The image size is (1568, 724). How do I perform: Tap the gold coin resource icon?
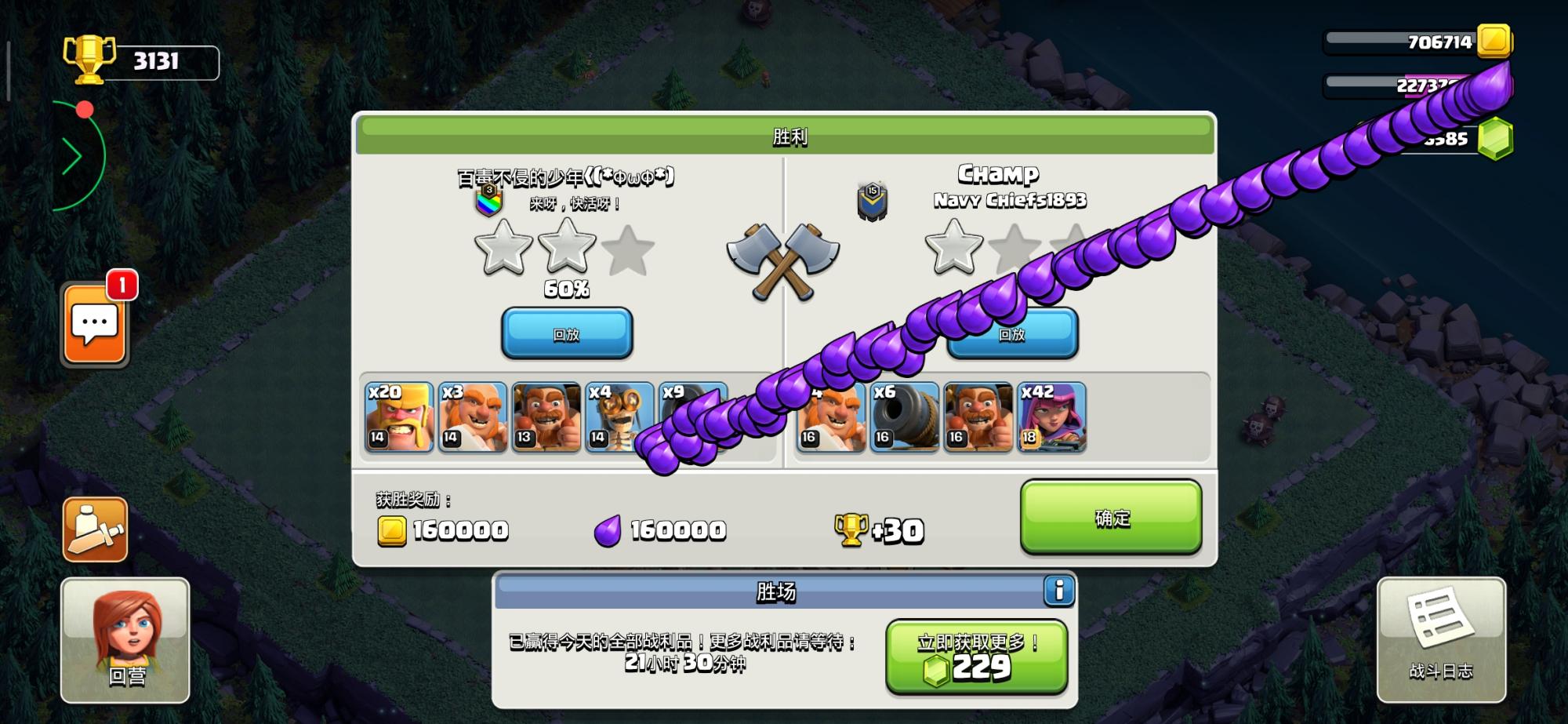[x=1494, y=41]
